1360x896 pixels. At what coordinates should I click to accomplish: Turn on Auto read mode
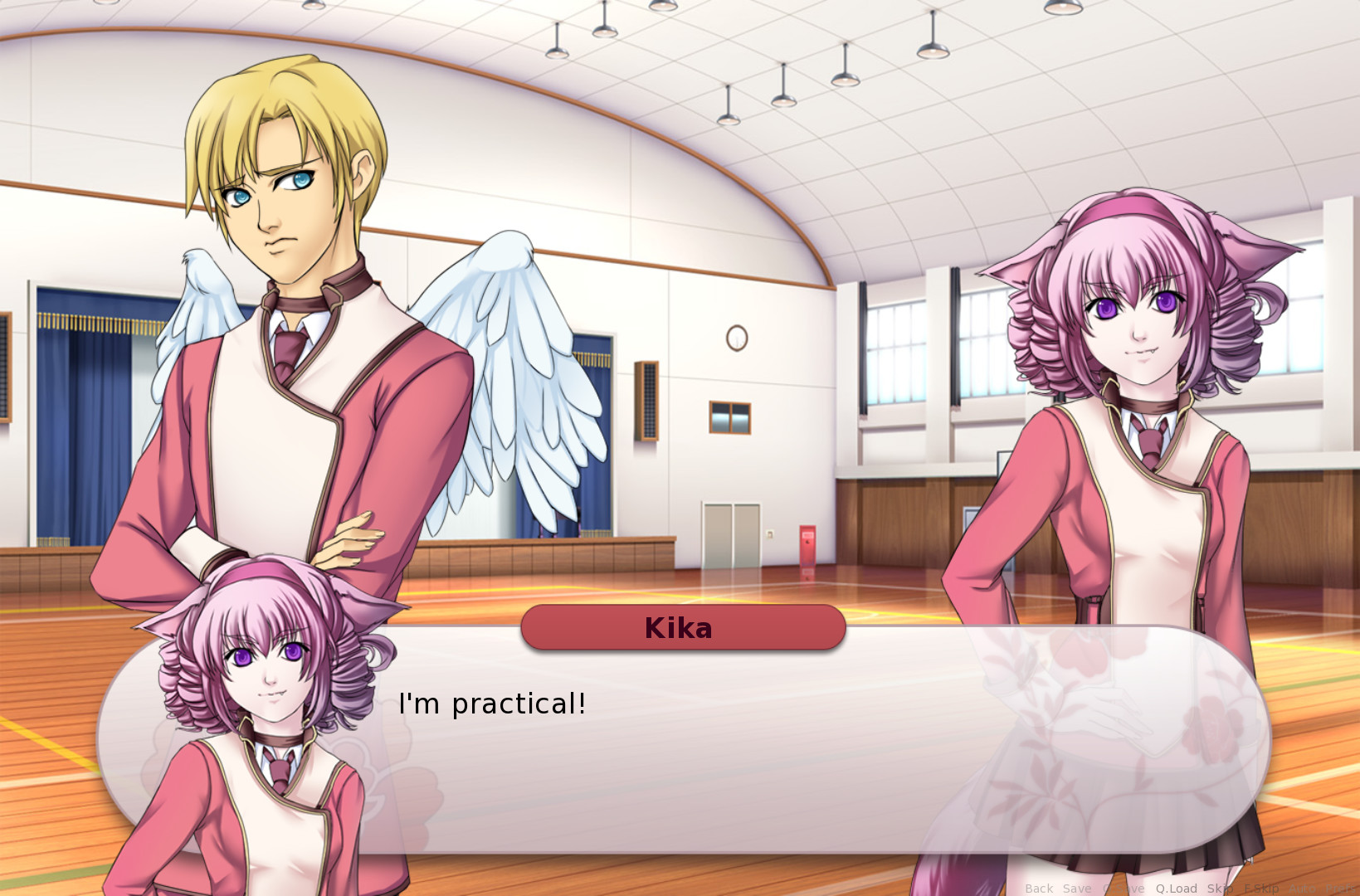pyautogui.click(x=1303, y=888)
